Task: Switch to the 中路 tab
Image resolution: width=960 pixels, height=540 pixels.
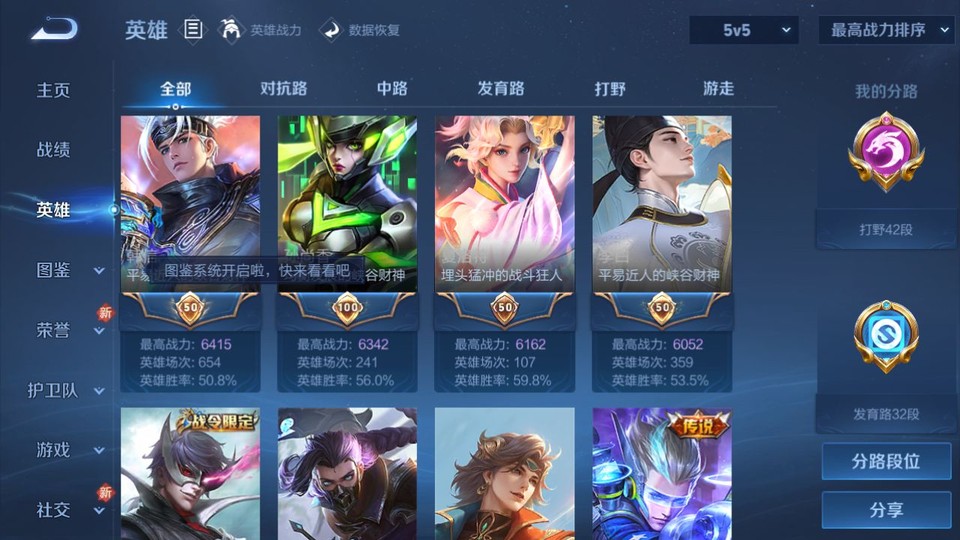Action: coord(392,89)
